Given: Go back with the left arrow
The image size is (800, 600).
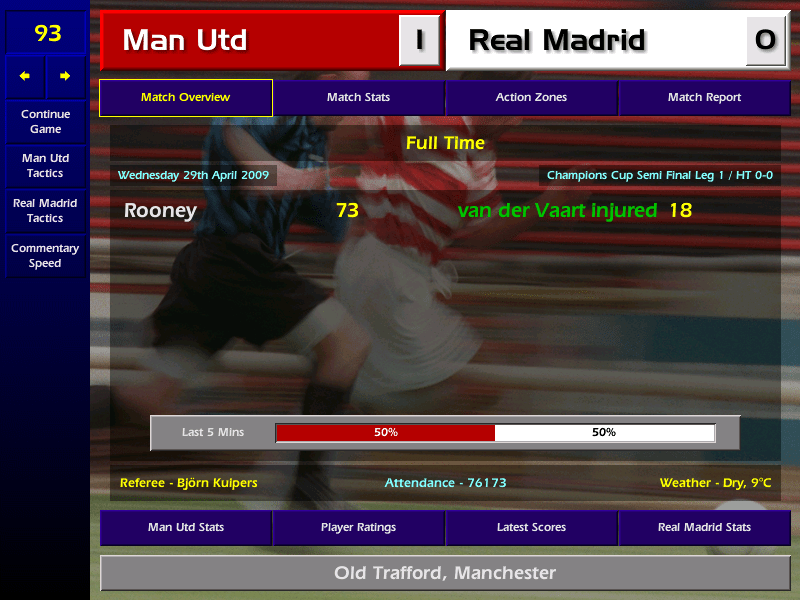Looking at the screenshot, I should click(25, 76).
